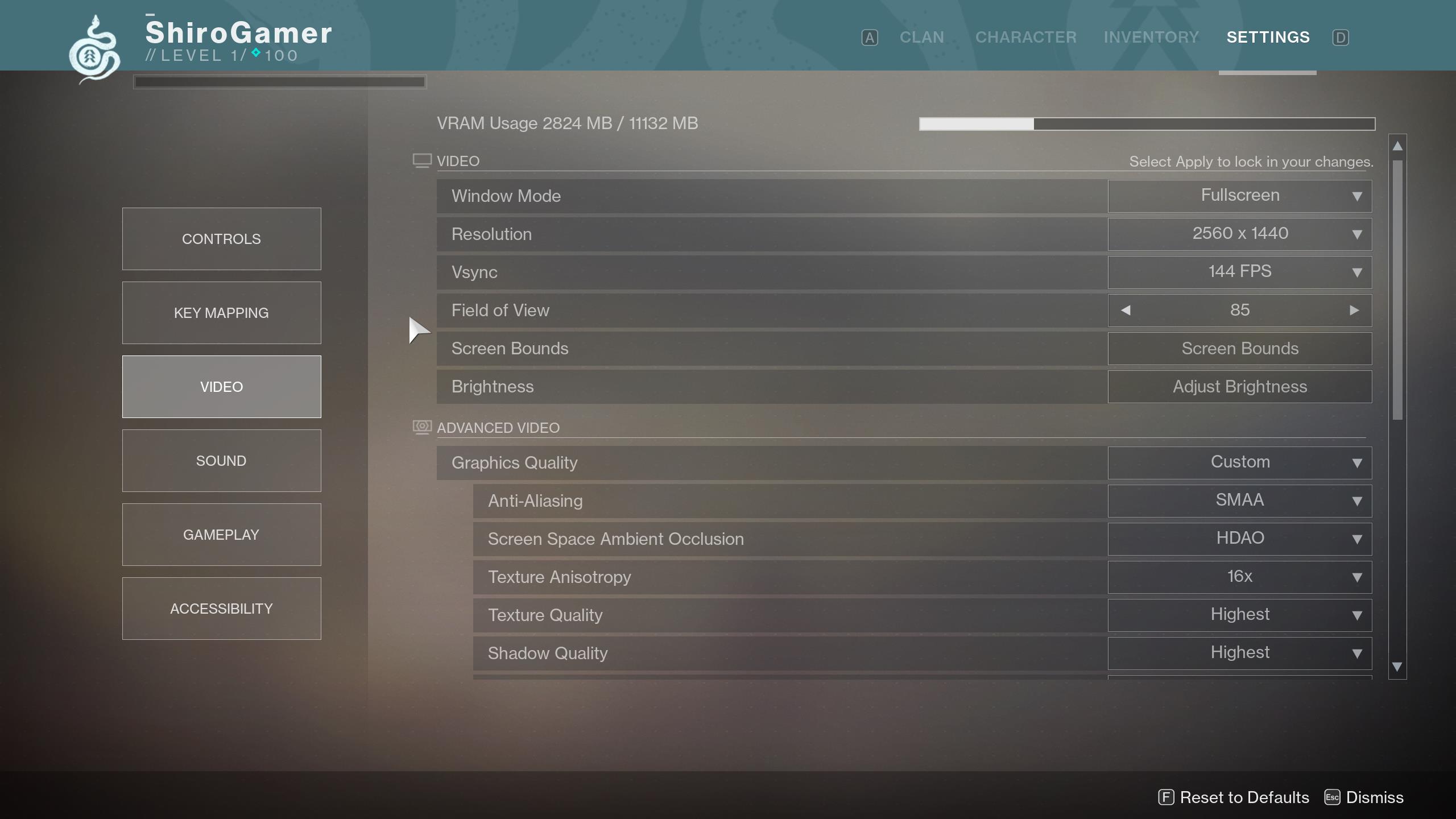Viewport: 1456px width, 819px height.
Task: Switch to the INVENTORY tab
Action: tap(1151, 37)
